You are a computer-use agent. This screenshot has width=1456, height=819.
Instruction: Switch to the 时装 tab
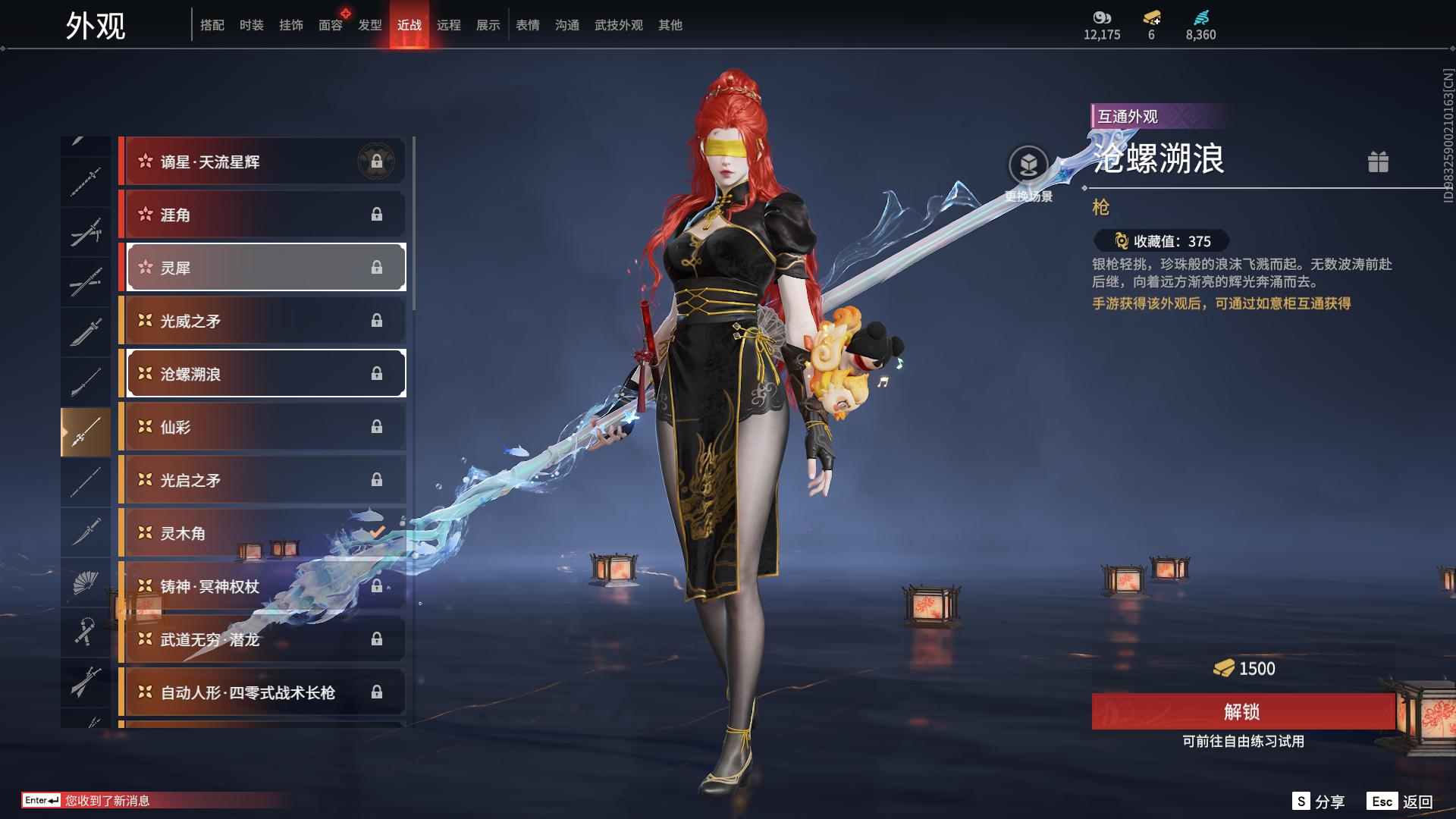pos(251,25)
